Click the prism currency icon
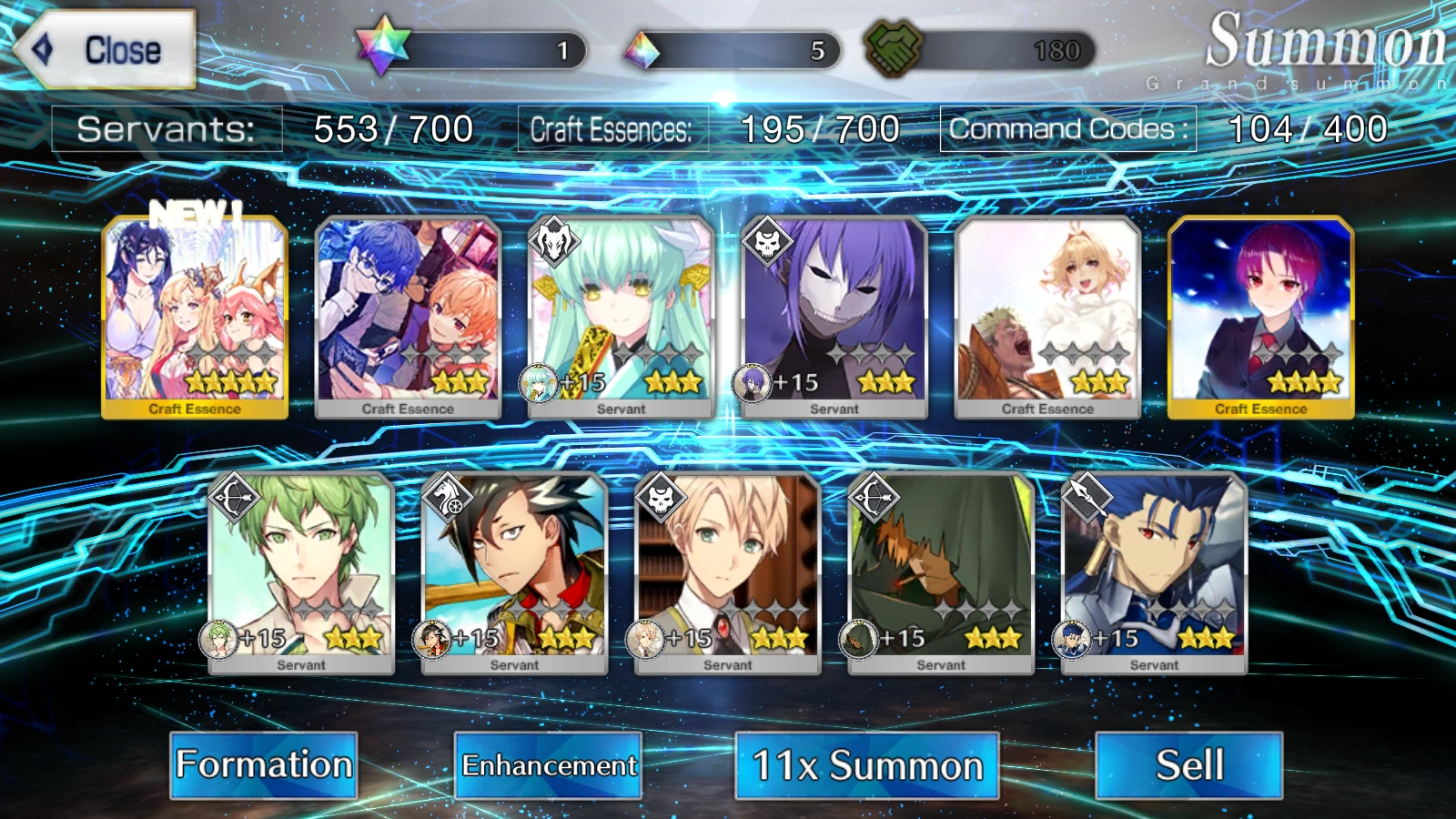Image resolution: width=1456 pixels, height=819 pixels. (x=642, y=50)
